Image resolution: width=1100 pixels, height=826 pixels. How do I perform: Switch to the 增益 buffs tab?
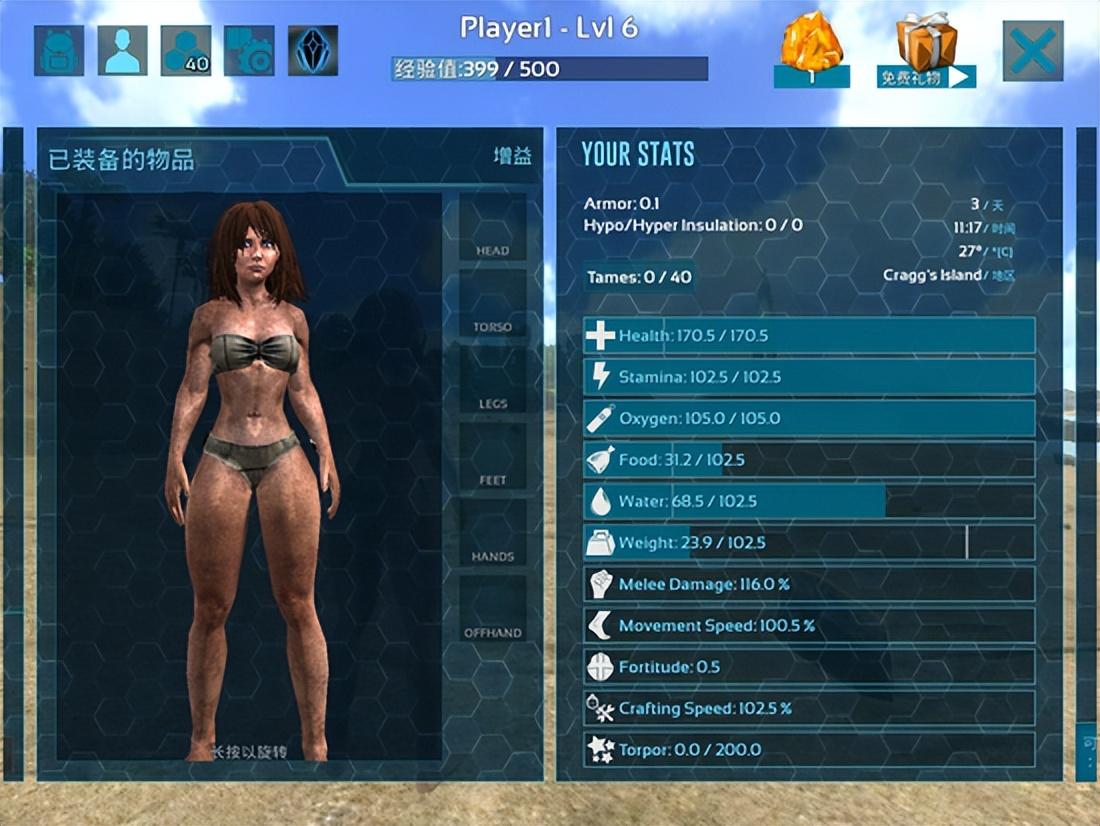pyautogui.click(x=512, y=157)
